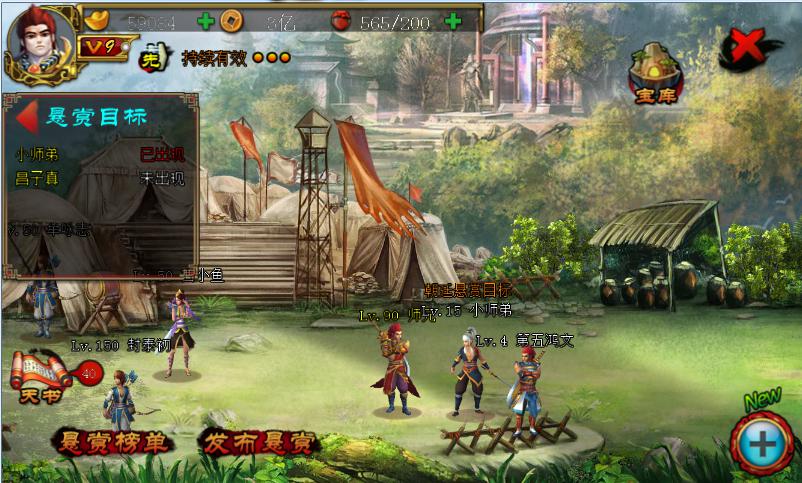Open the player avatar portrait
This screenshot has height=483, width=802.
[40, 40]
